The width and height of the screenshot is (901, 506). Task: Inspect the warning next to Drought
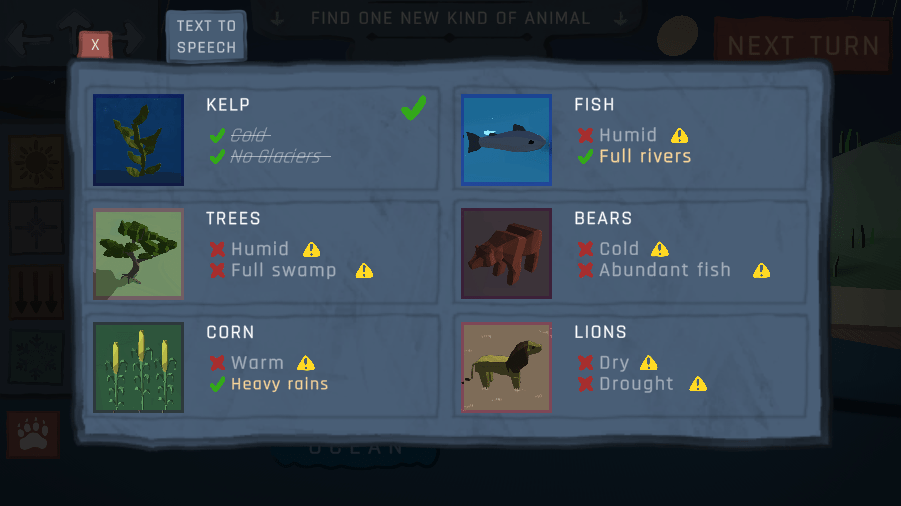(x=698, y=384)
